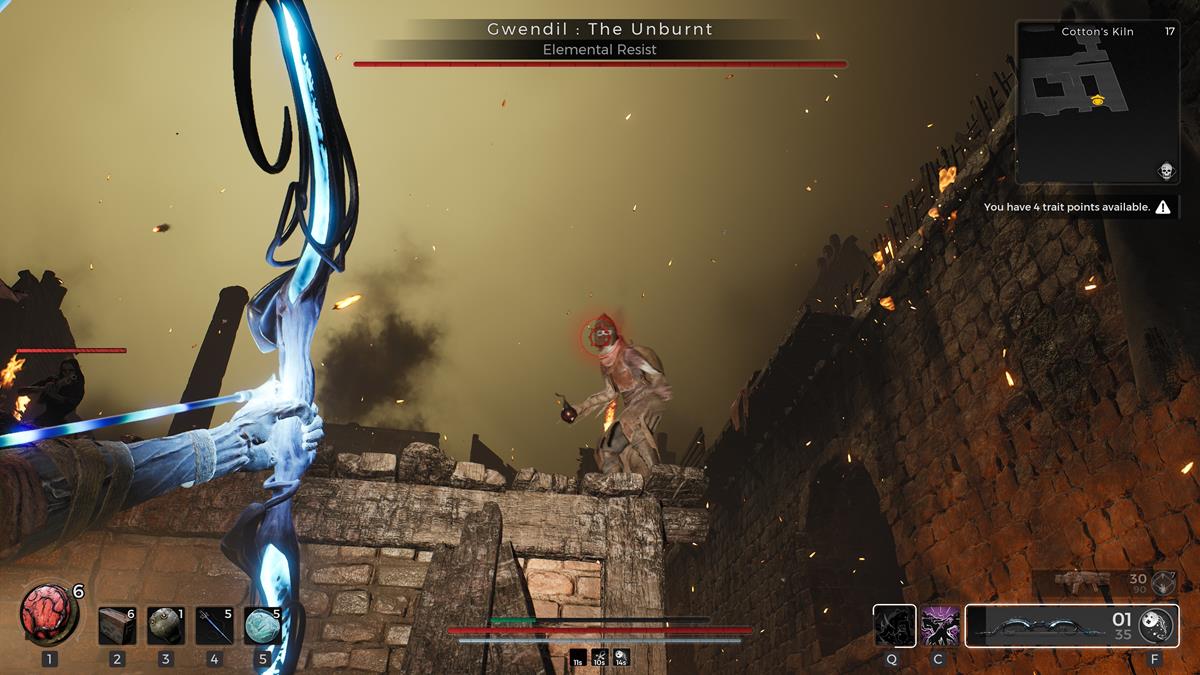Use the blue needle consumable slot
The image size is (1200, 675).
pyautogui.click(x=213, y=625)
